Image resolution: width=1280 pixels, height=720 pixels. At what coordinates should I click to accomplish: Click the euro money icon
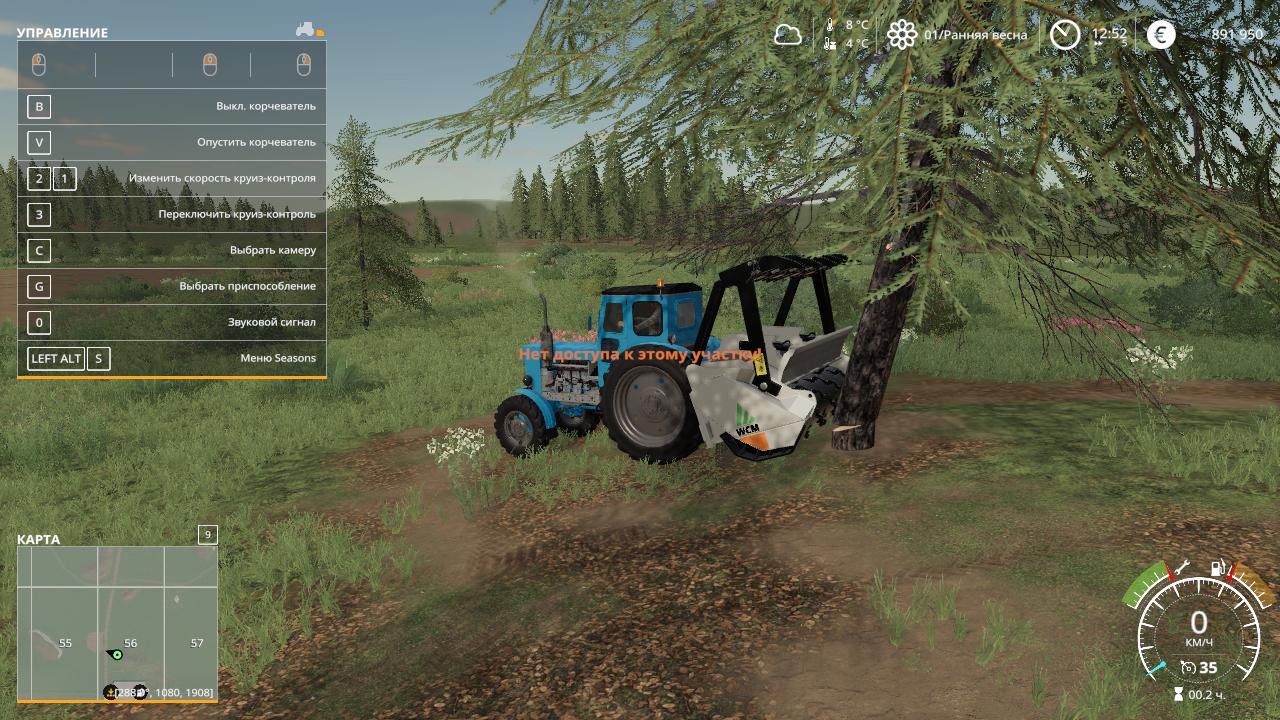coord(1161,35)
